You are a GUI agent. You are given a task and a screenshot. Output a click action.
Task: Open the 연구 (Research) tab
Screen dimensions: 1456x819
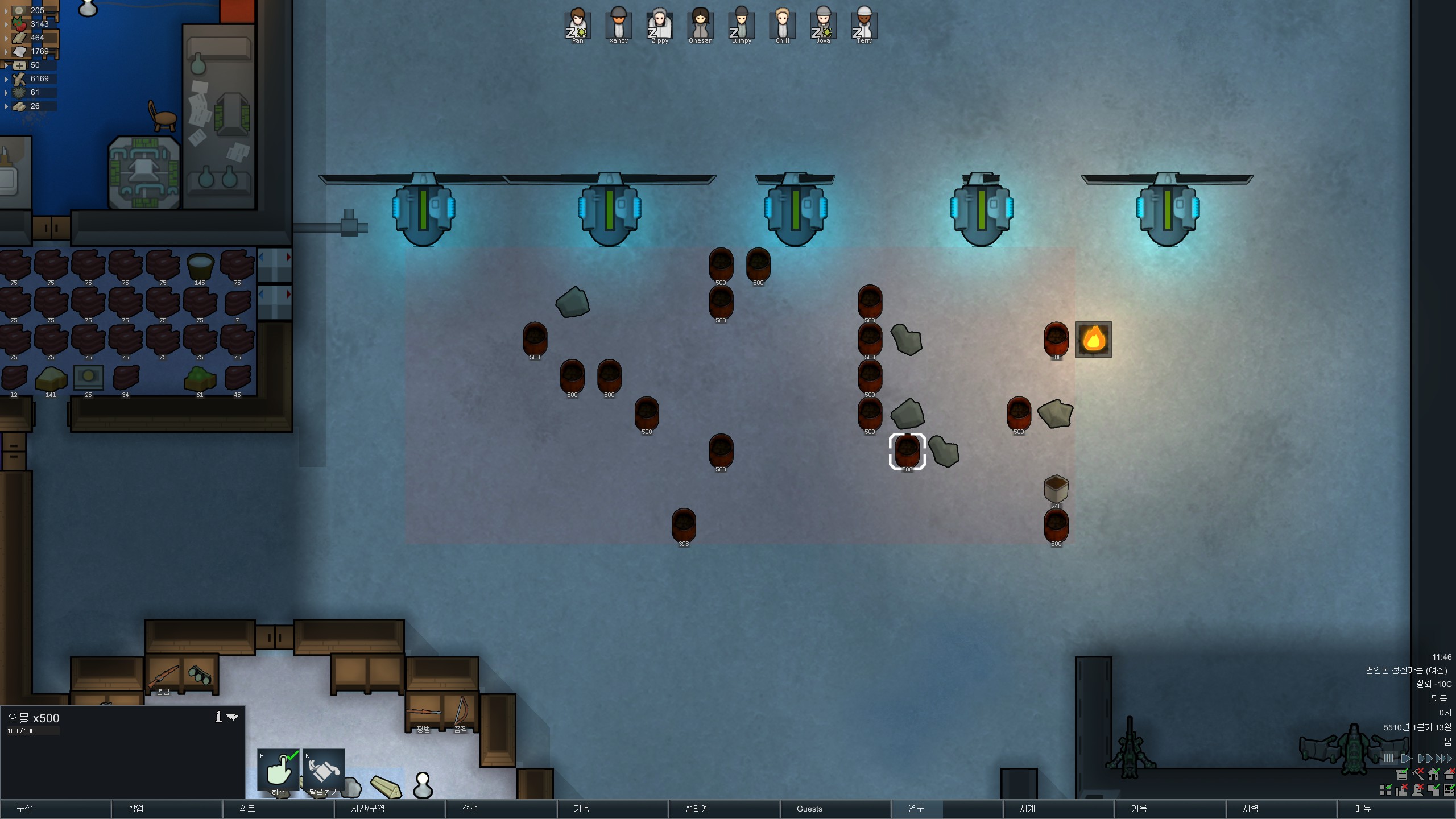pos(917,808)
